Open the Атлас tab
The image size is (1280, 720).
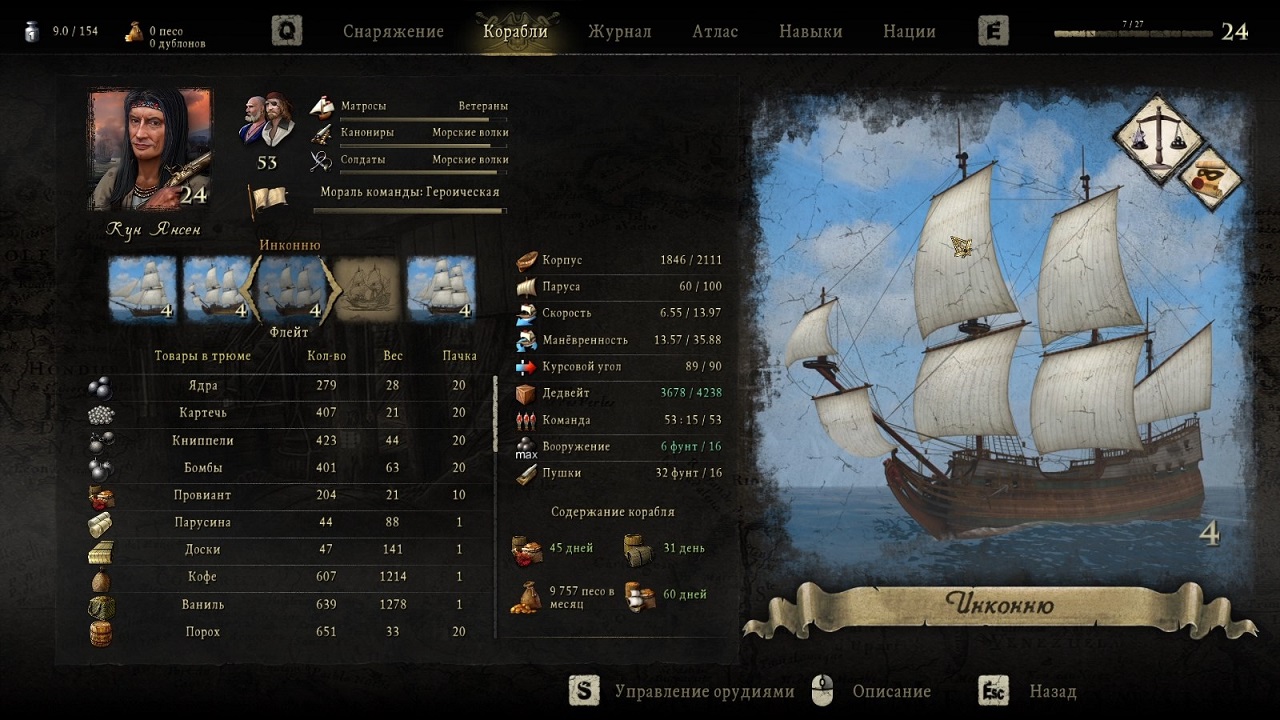point(715,31)
